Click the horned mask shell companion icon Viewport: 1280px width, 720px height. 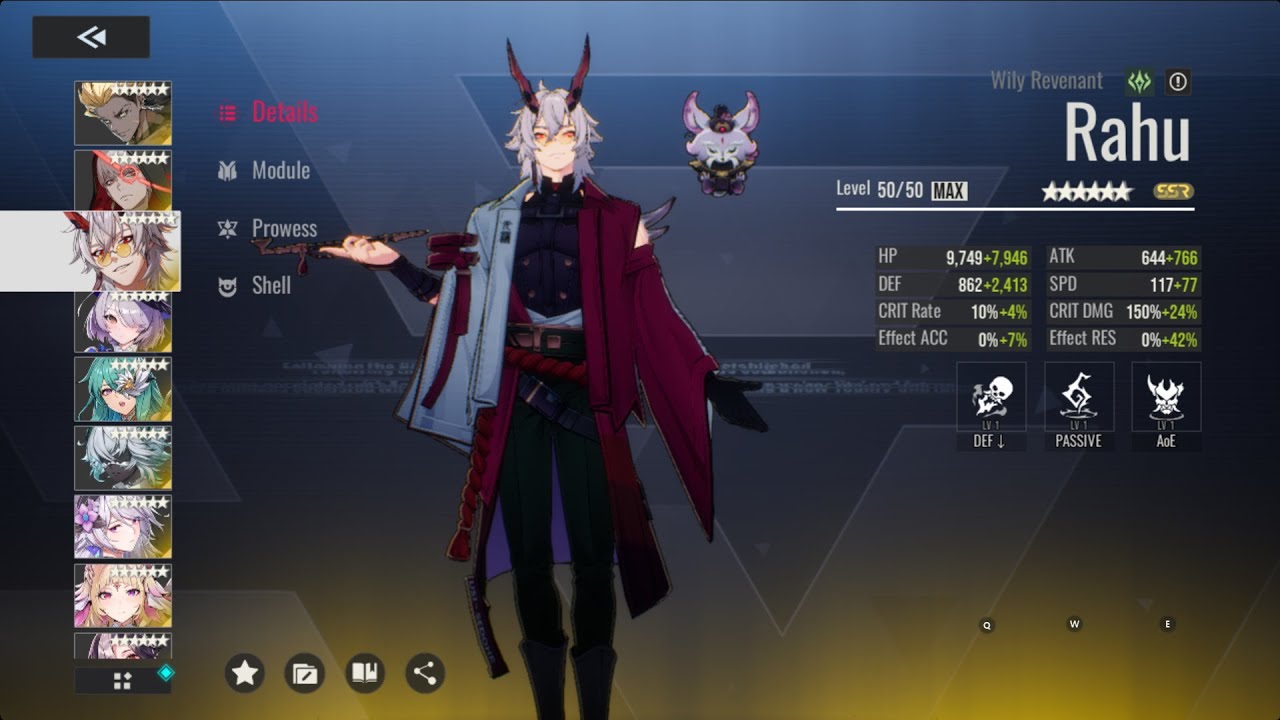click(722, 142)
